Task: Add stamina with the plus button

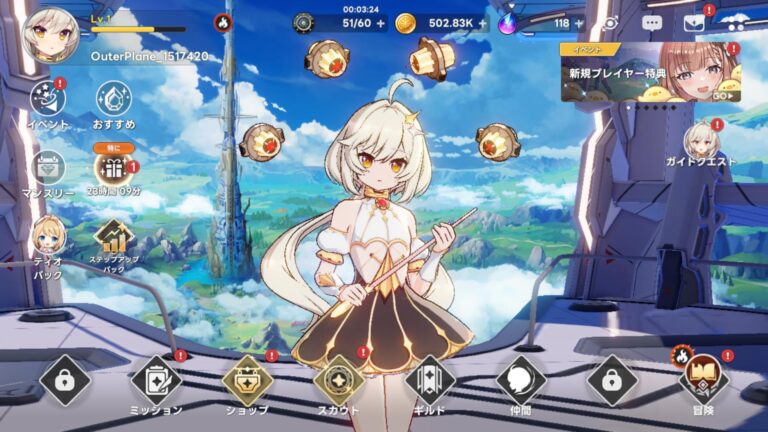Action: pyautogui.click(x=380, y=23)
